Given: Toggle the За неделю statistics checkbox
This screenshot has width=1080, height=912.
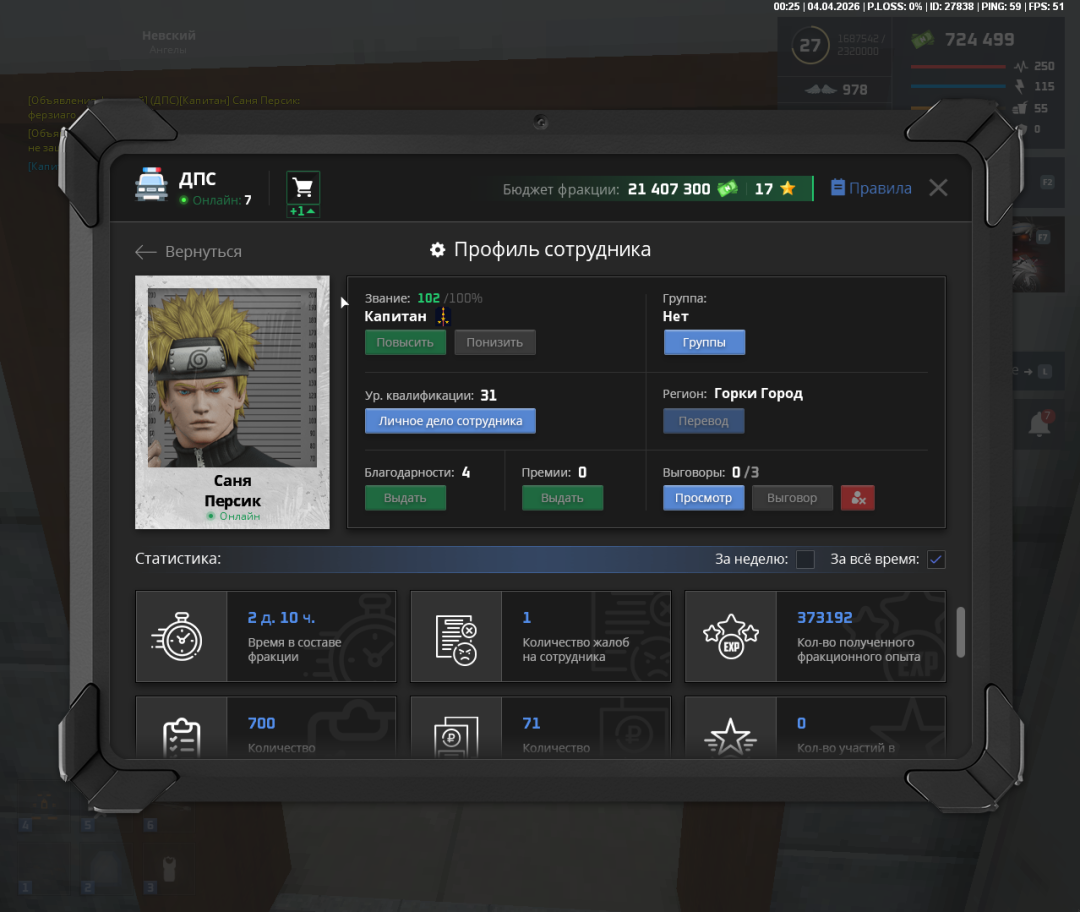Looking at the screenshot, I should [805, 559].
